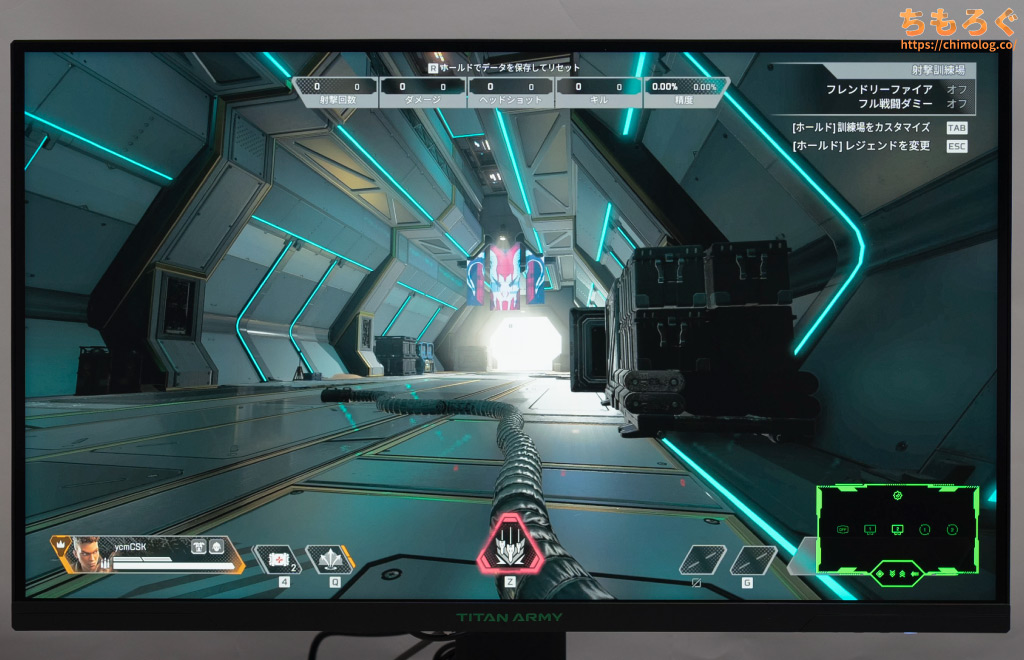Choose the OFF option in green monitor overlay
The height and width of the screenshot is (660, 1024).
[x=842, y=529]
